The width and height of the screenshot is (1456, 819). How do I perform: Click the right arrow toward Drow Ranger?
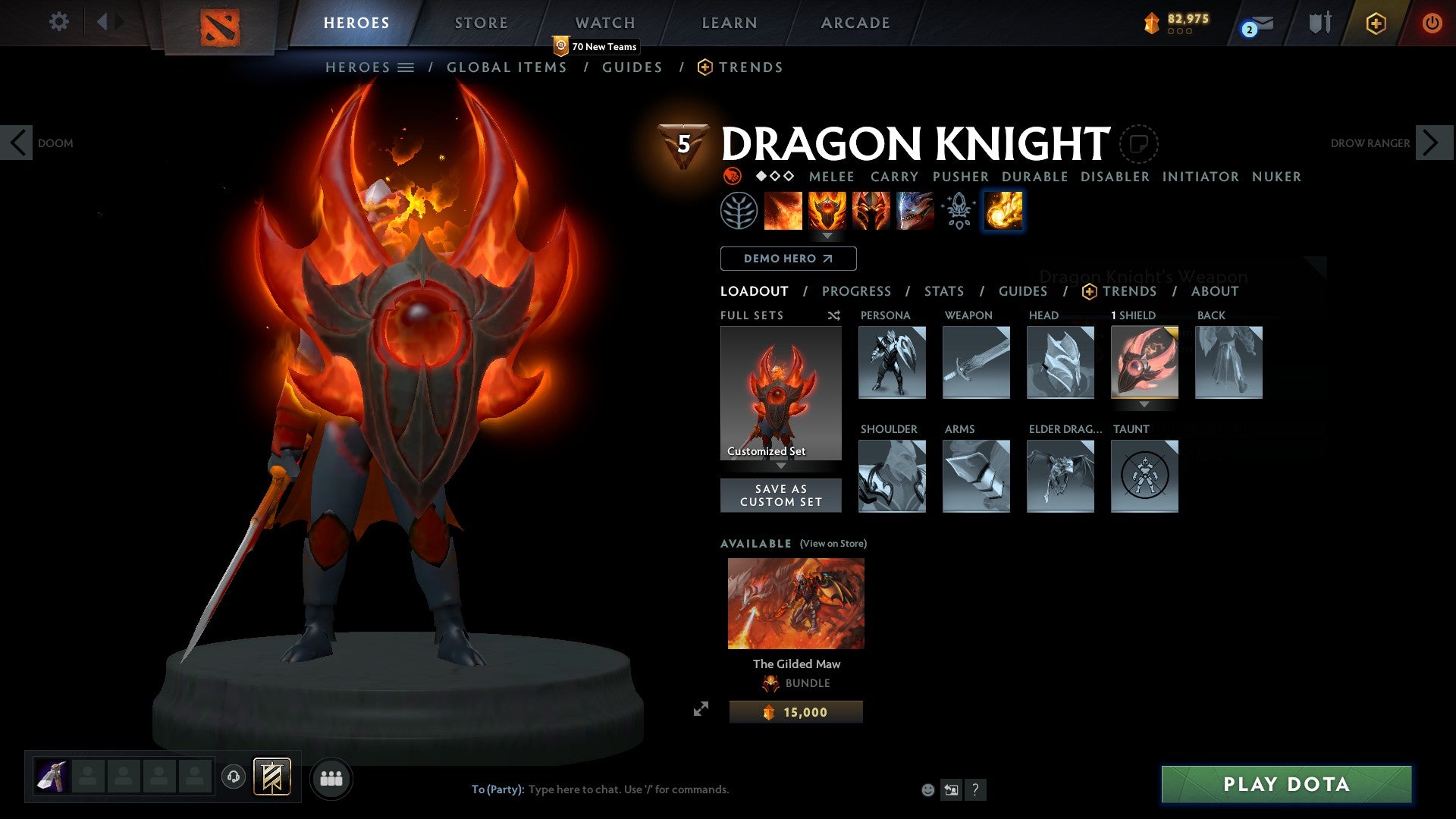[x=1429, y=143]
